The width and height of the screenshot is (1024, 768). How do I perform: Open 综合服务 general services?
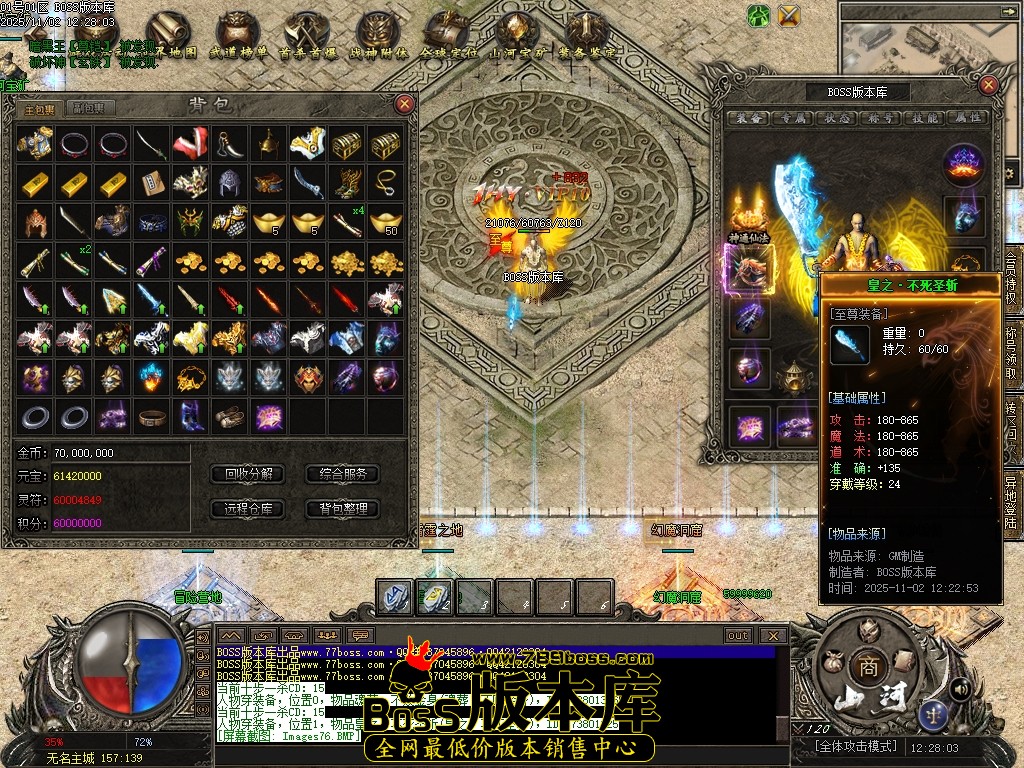pos(342,474)
